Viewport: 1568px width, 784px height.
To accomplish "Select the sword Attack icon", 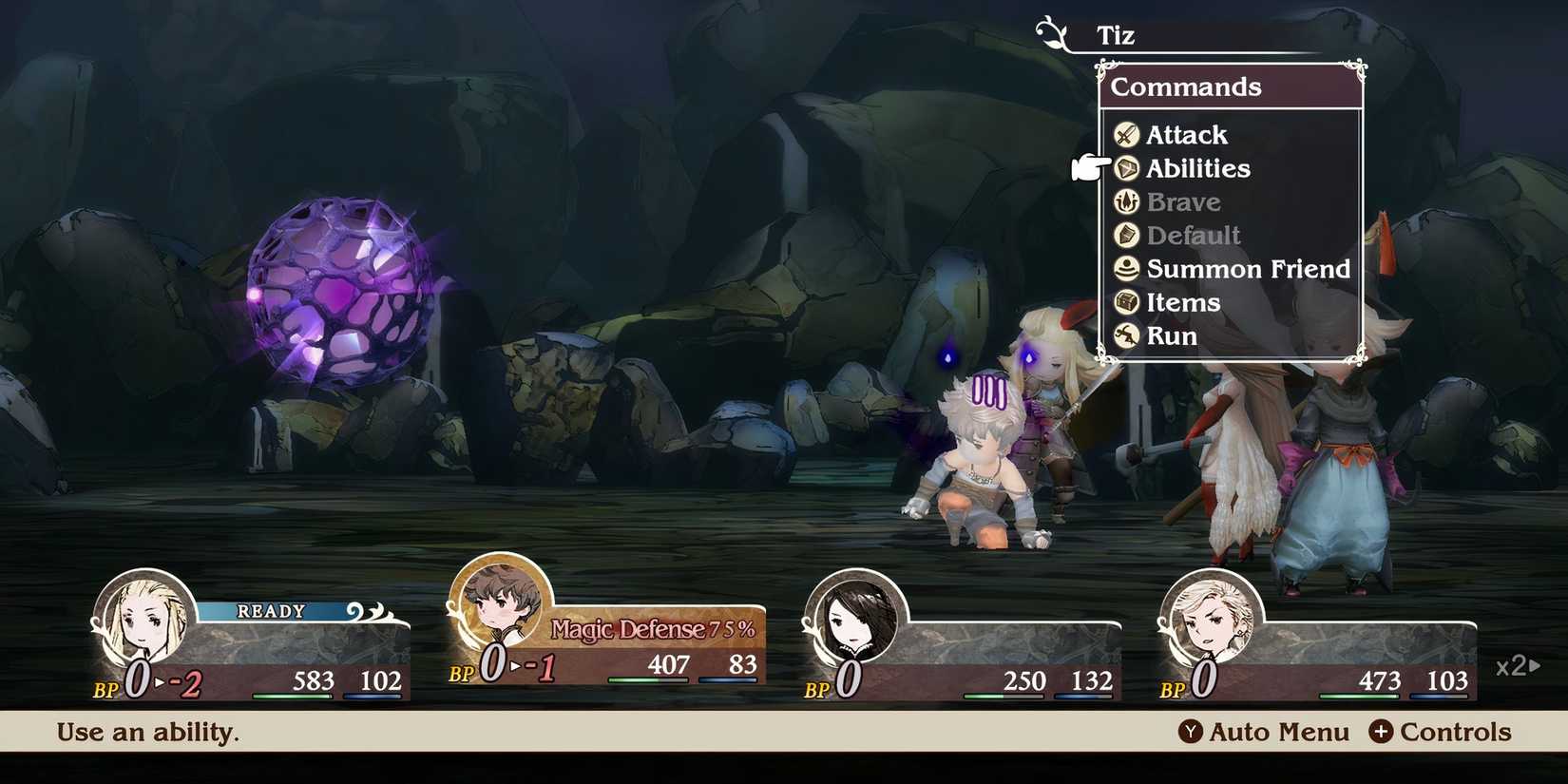I will (x=1126, y=134).
